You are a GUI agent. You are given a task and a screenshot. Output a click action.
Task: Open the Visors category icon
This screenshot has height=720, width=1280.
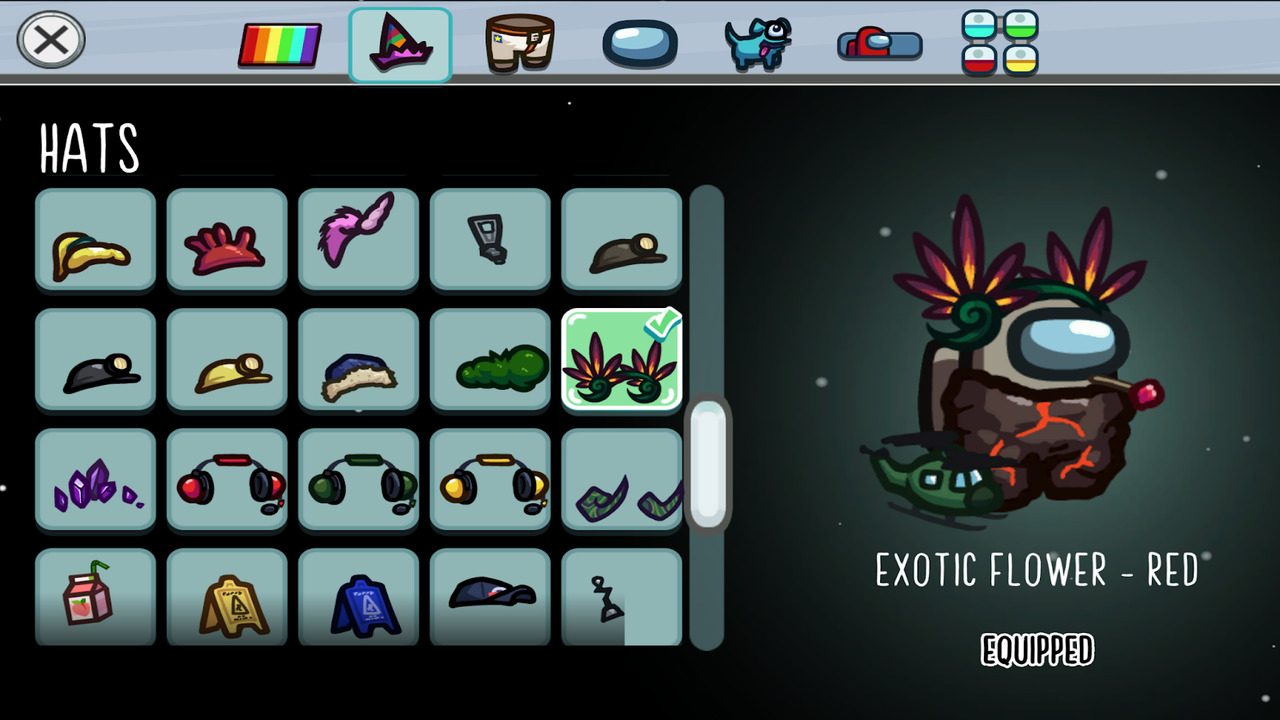pos(640,43)
